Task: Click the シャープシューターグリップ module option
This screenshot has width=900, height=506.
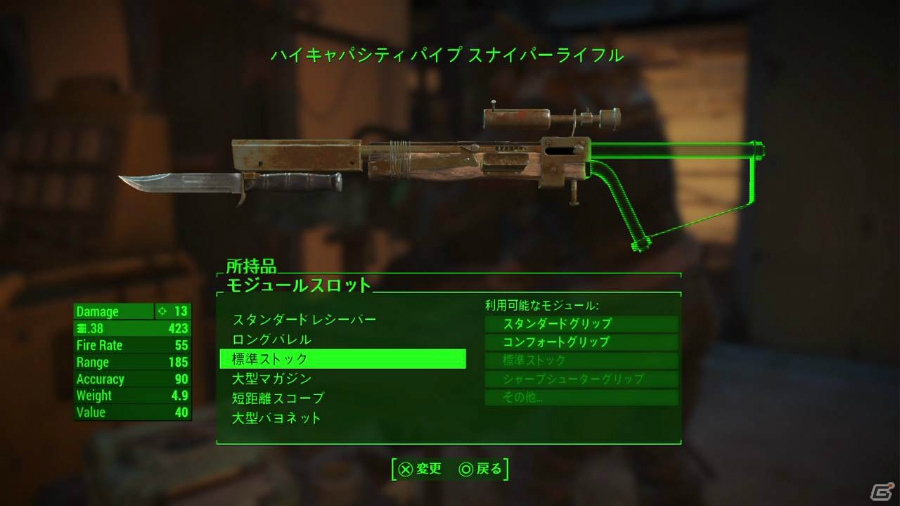Action: pyautogui.click(x=581, y=379)
